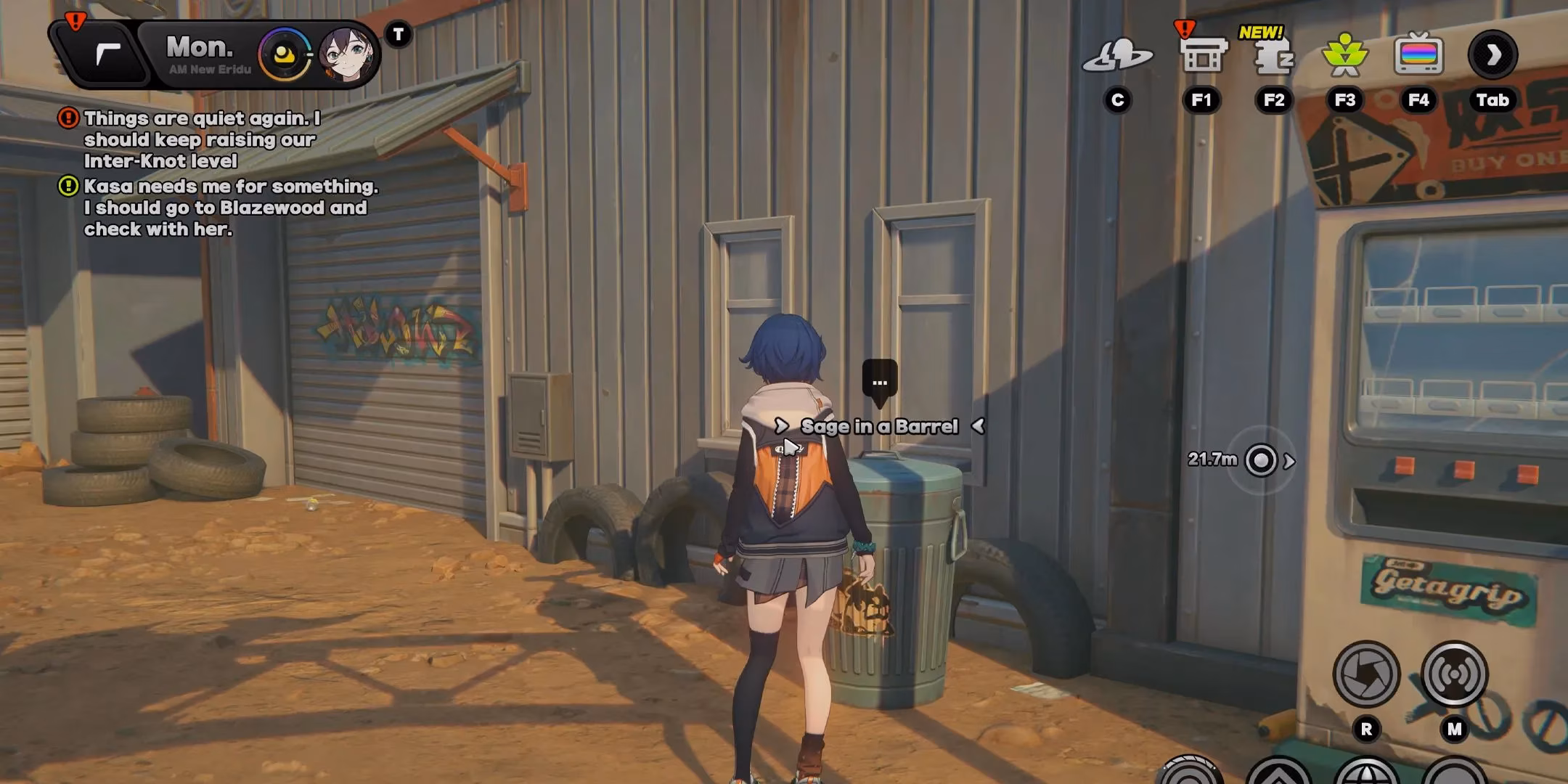Activate the signal waves icon button
This screenshot has width=1568, height=784.
click(1454, 674)
